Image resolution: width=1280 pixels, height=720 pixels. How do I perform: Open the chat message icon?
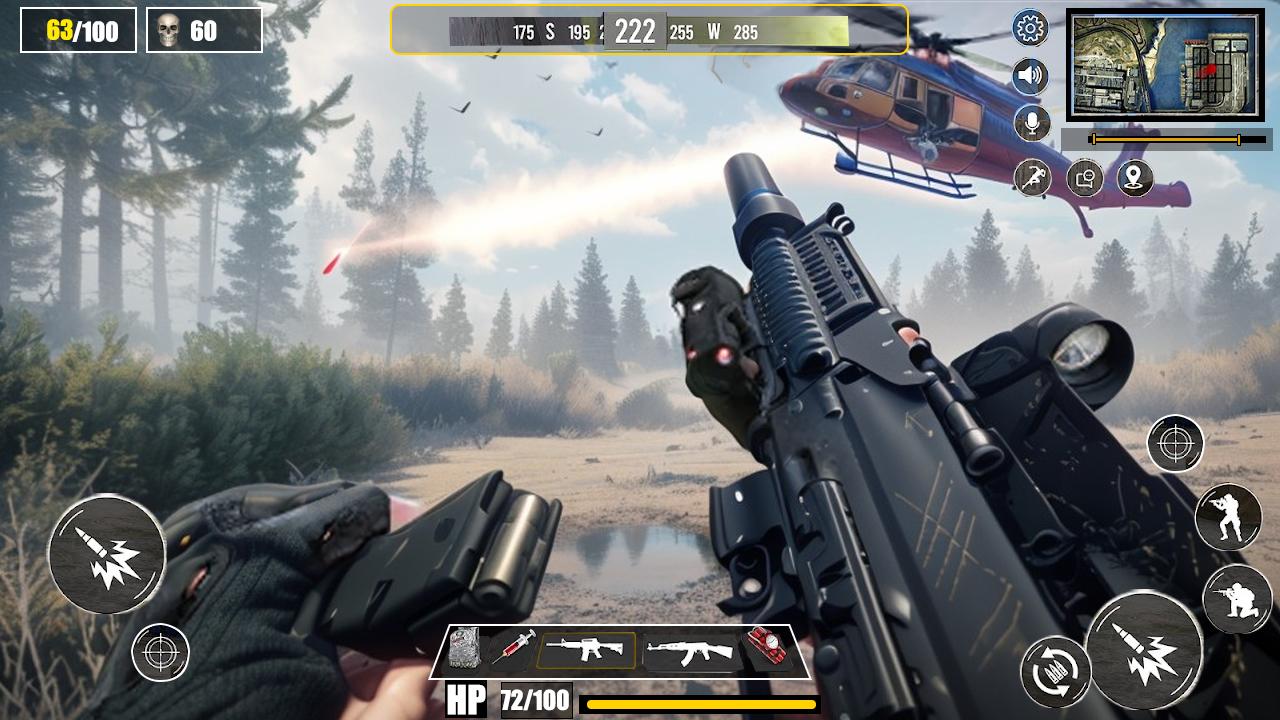coord(1085,180)
